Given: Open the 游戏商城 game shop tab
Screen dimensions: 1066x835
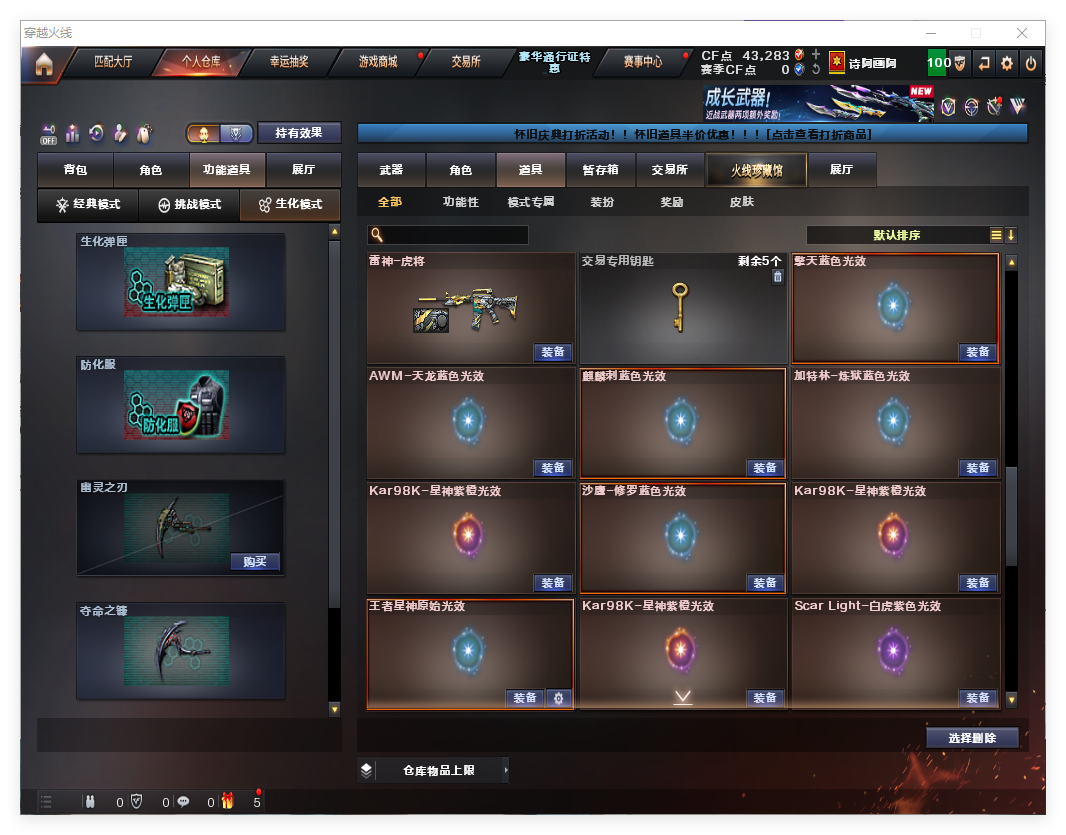Looking at the screenshot, I should [378, 62].
